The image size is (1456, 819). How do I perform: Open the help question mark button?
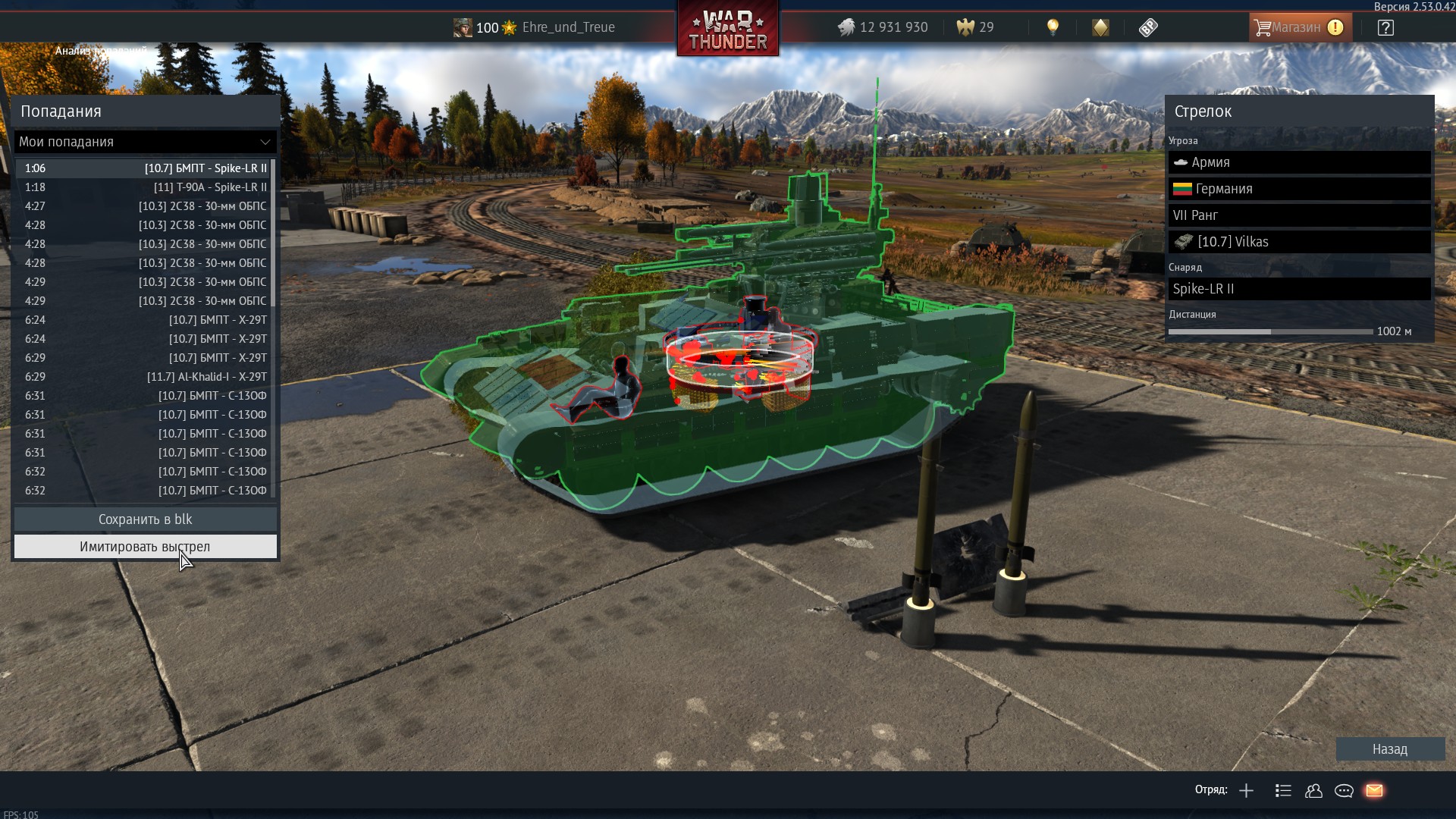click(x=1385, y=28)
